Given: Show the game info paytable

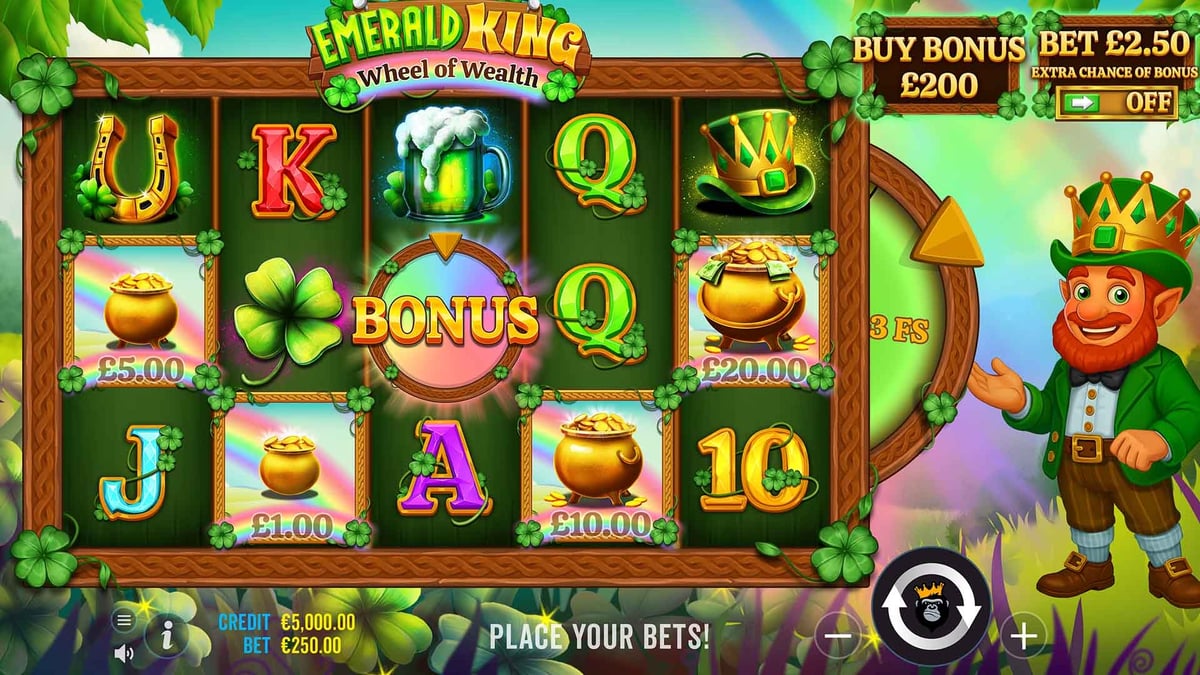Looking at the screenshot, I should click(x=166, y=633).
